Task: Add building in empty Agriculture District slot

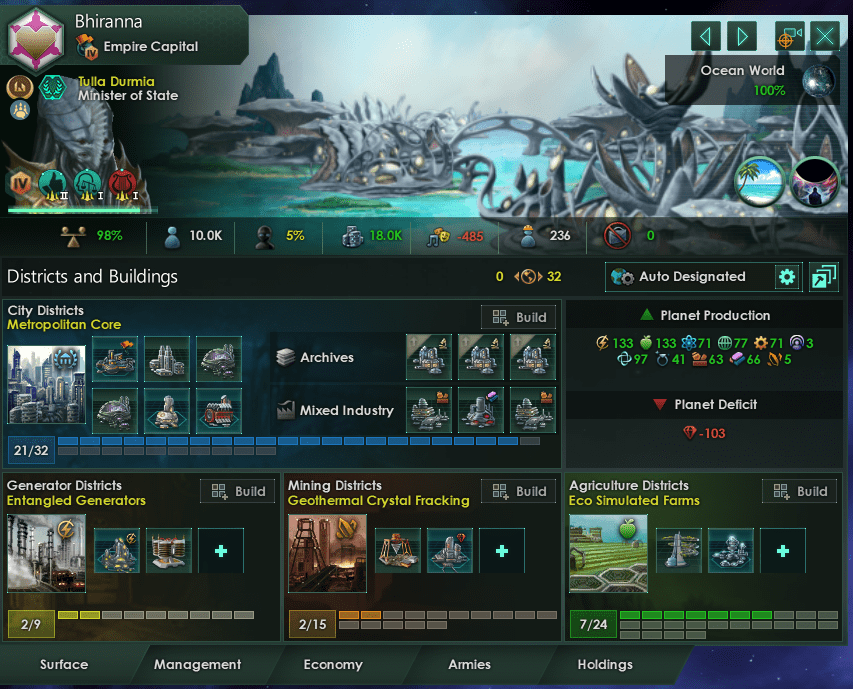Action: (783, 552)
